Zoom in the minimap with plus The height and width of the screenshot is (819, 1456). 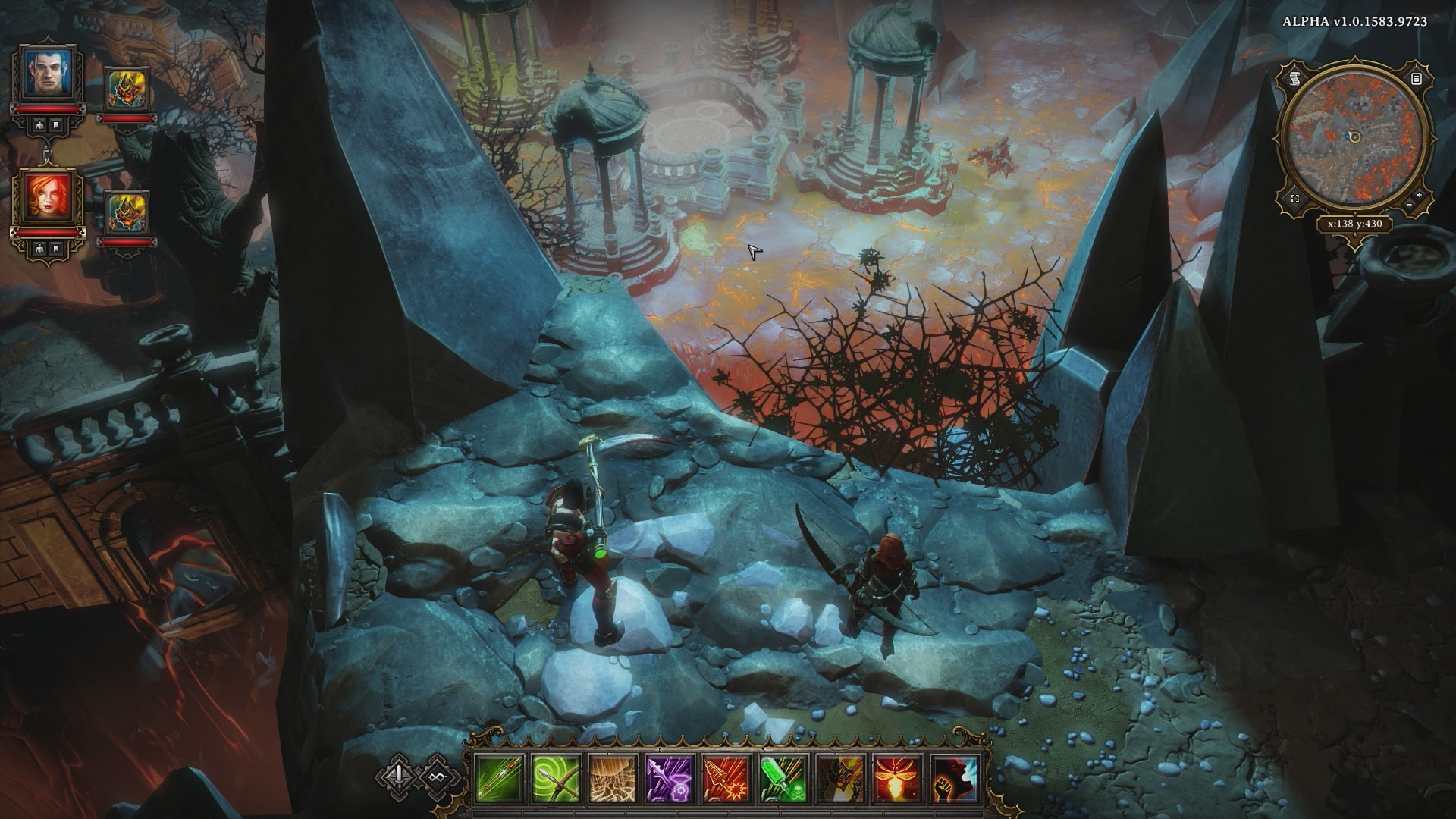[1420, 196]
